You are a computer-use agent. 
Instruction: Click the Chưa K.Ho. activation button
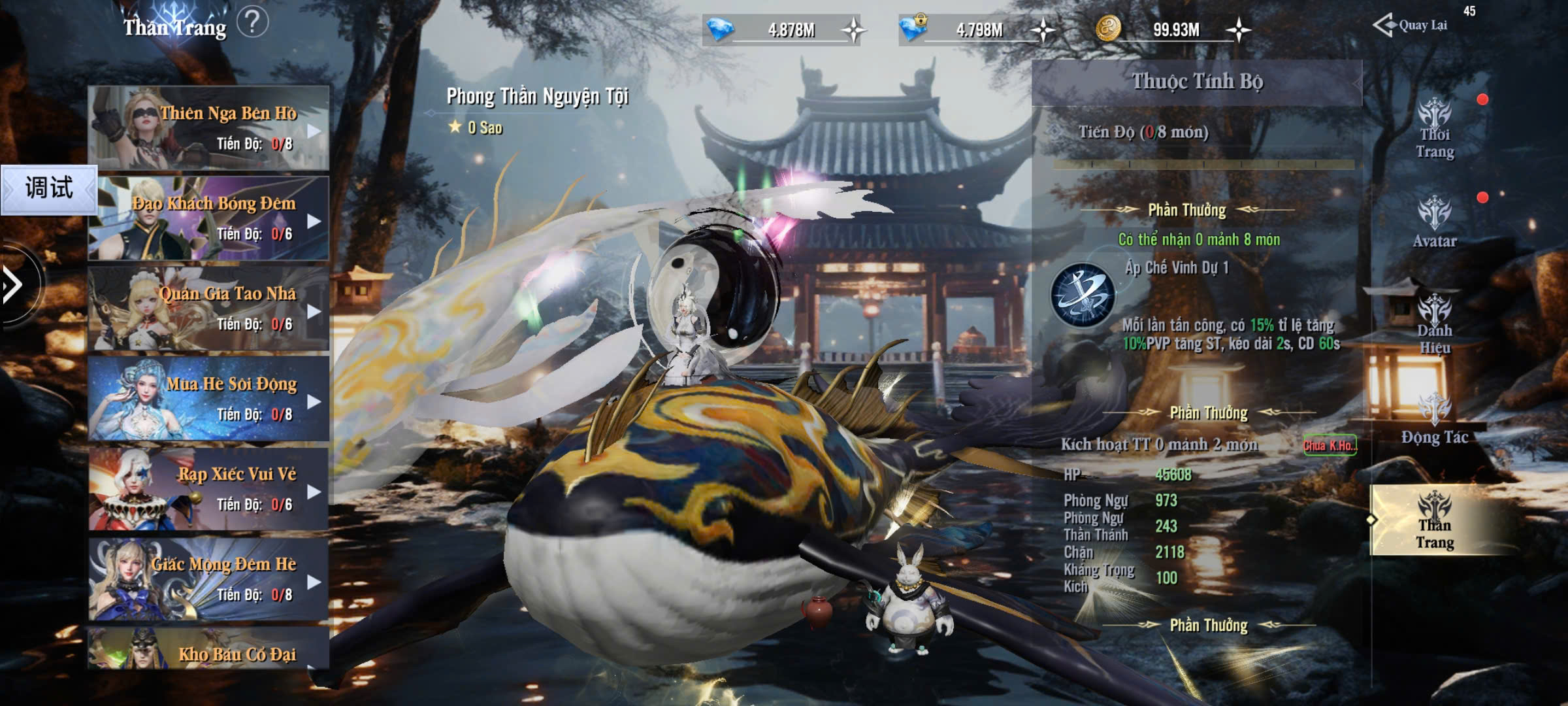click(1330, 446)
